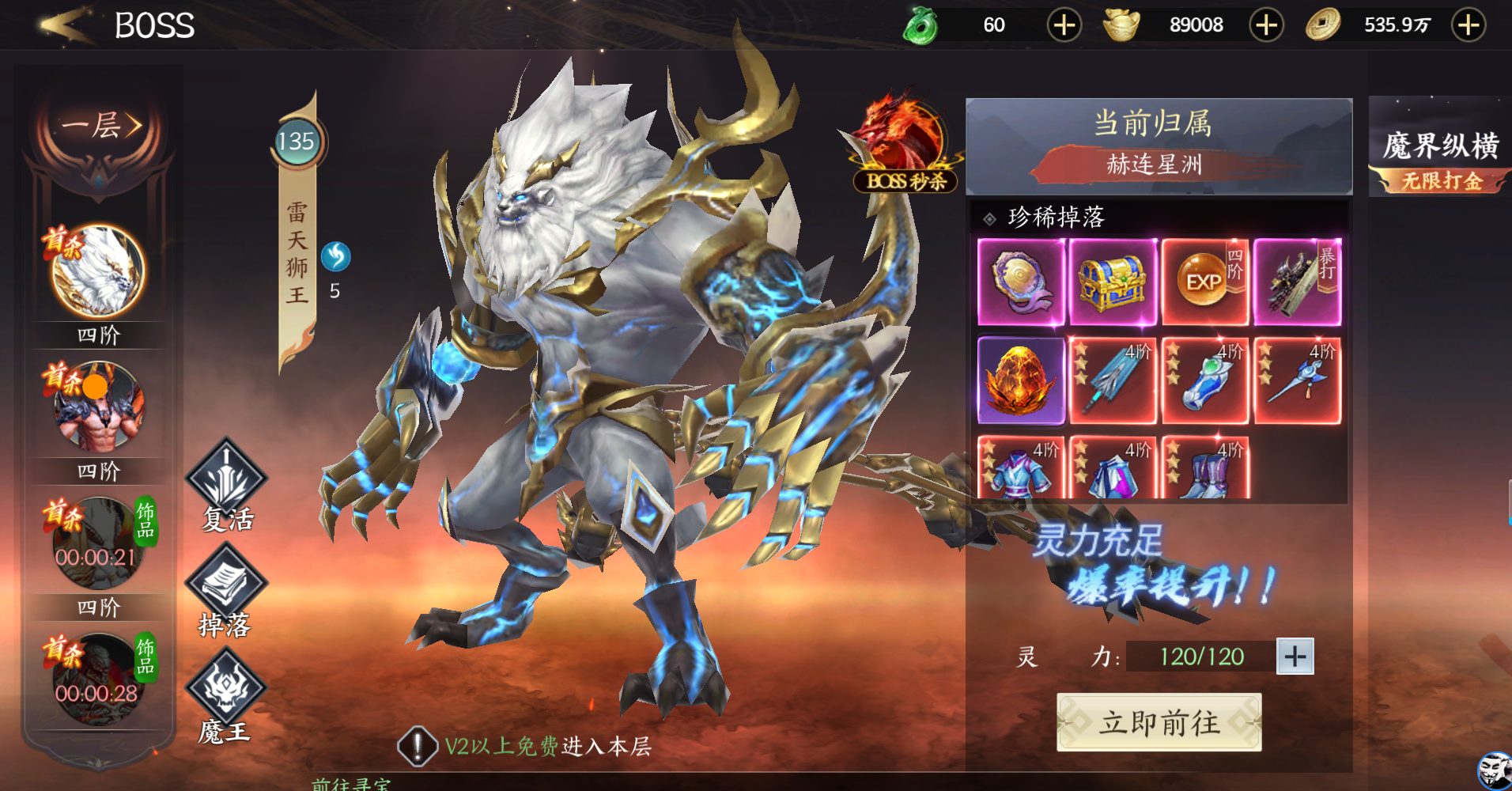This screenshot has width=1512, height=791.
Task: Select the boss with 00:00:28 timer
Action: pyautogui.click(x=98, y=680)
